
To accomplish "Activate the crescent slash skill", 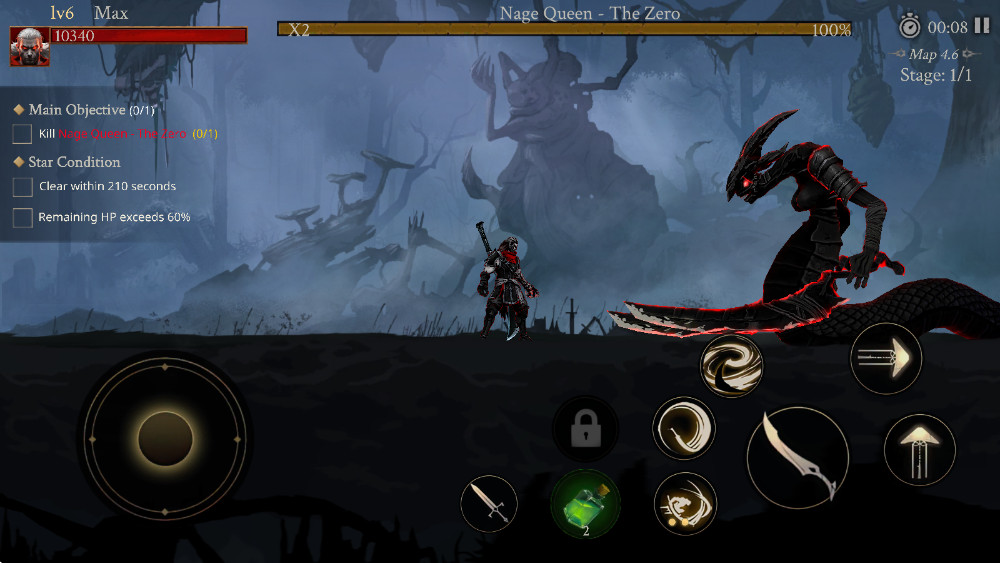I will pyautogui.click(x=684, y=428).
